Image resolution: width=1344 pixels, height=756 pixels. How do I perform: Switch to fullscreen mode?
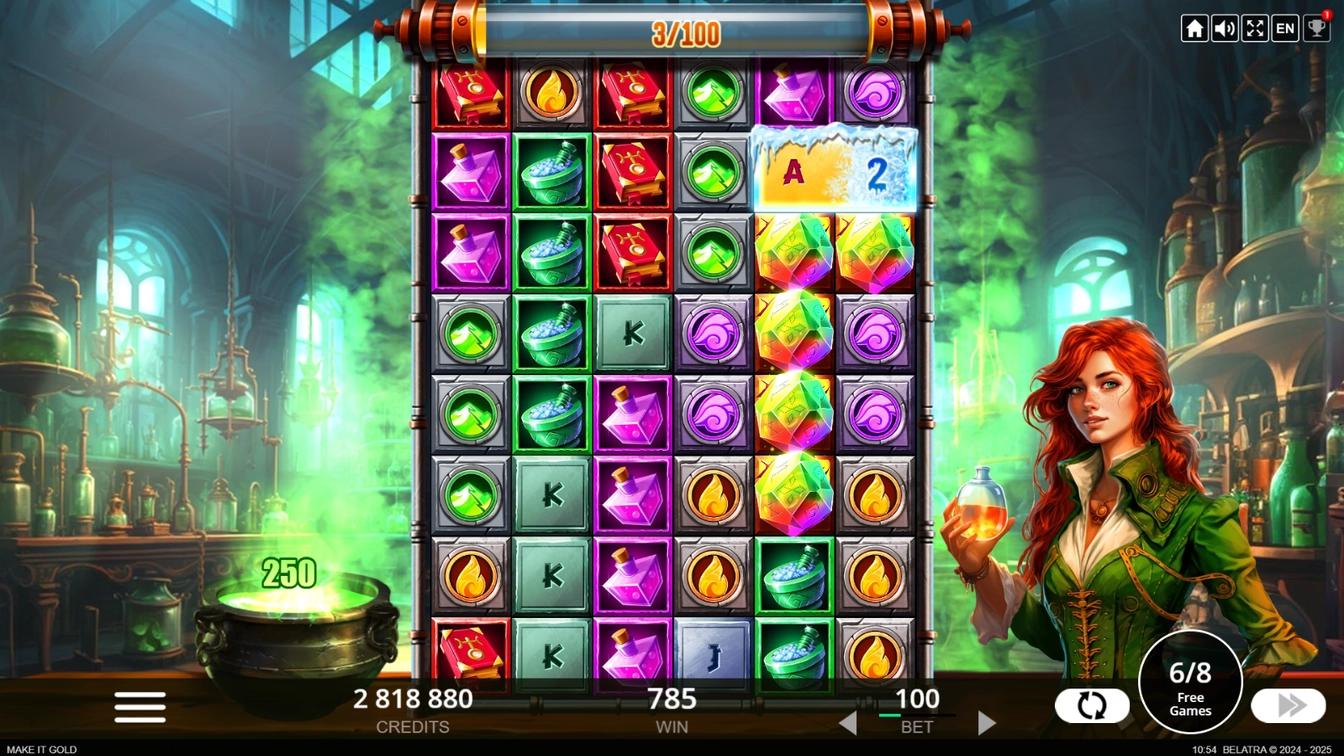(x=1255, y=28)
